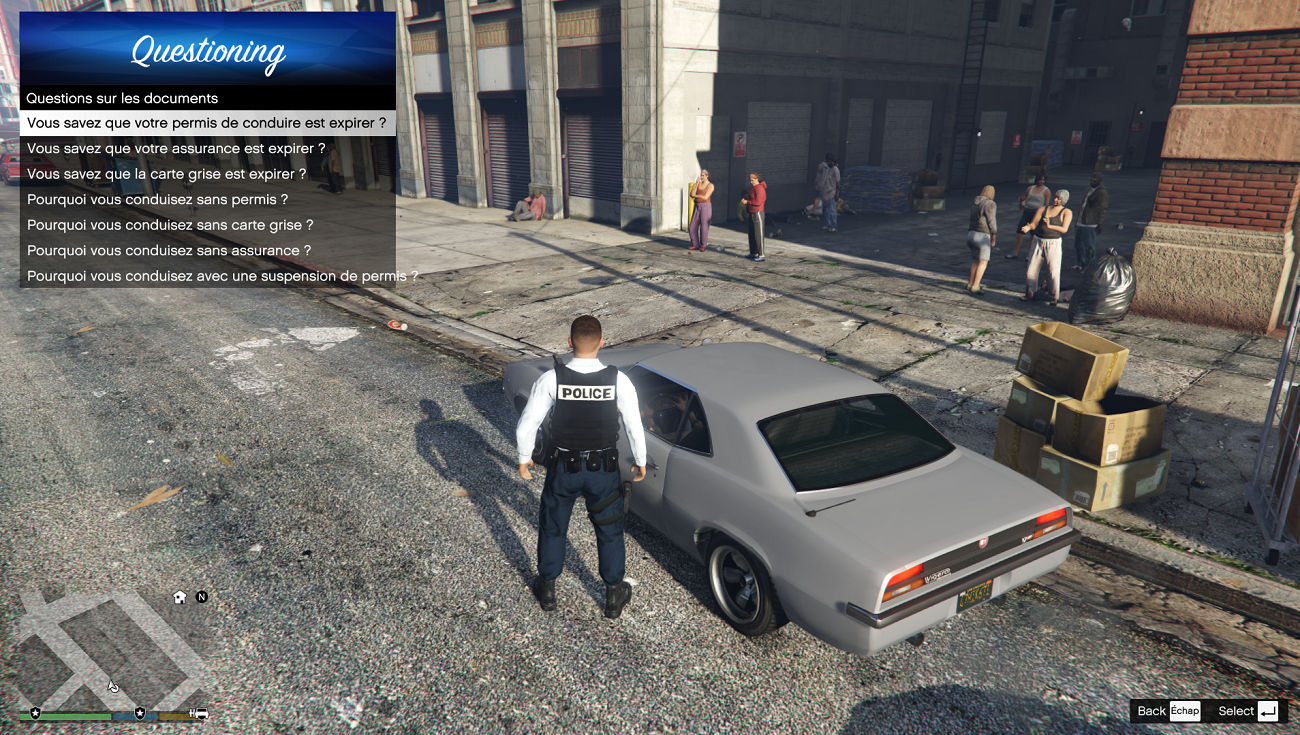Click the home marker near the minimap
This screenshot has height=735, width=1300.
180,597
